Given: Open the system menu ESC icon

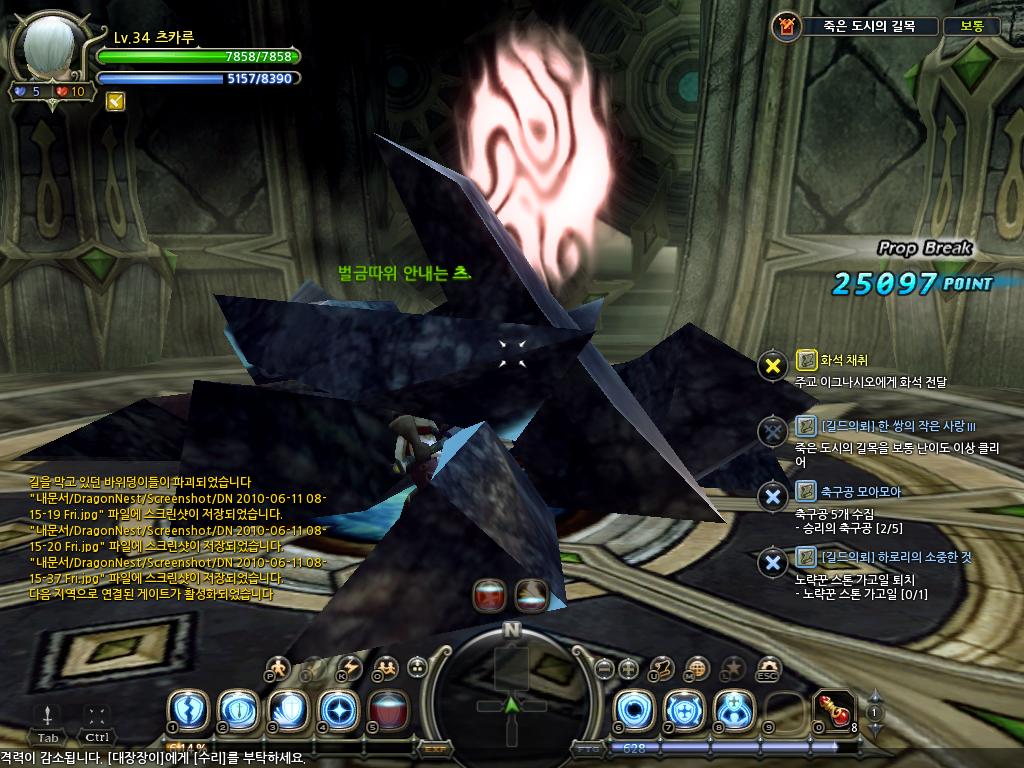Looking at the screenshot, I should click(768, 668).
